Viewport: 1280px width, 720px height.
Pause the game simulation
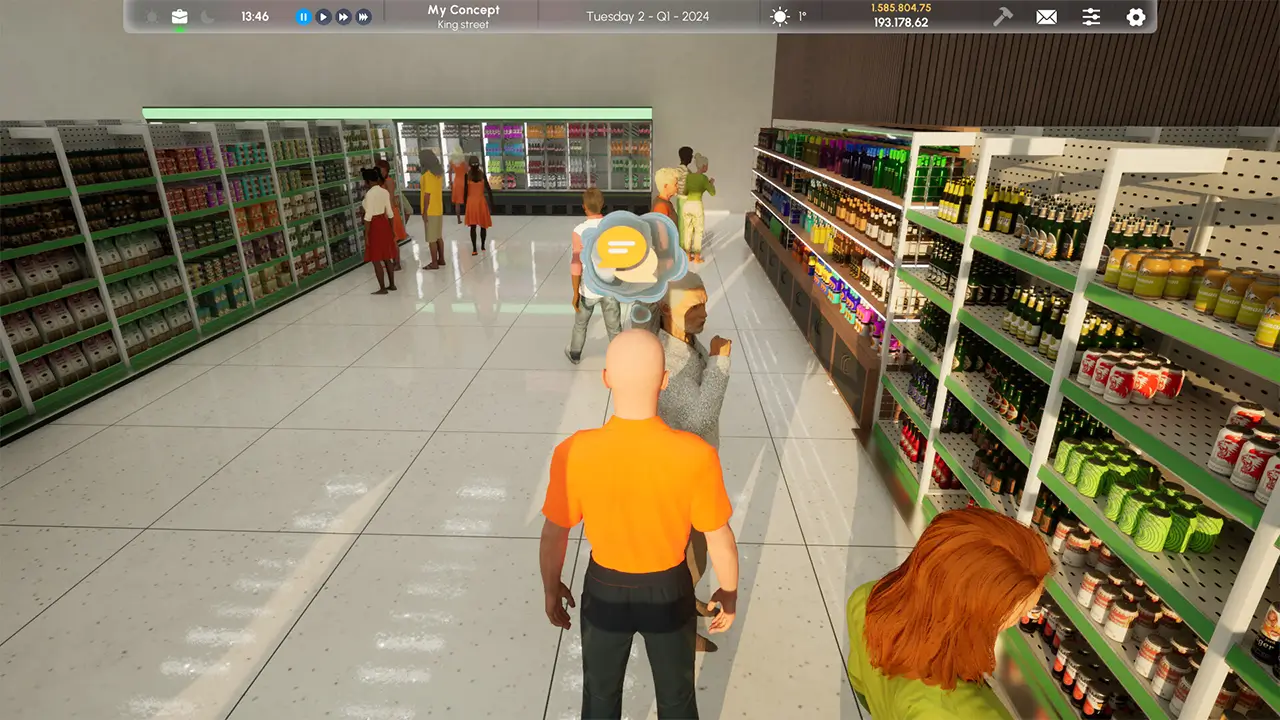pos(303,16)
